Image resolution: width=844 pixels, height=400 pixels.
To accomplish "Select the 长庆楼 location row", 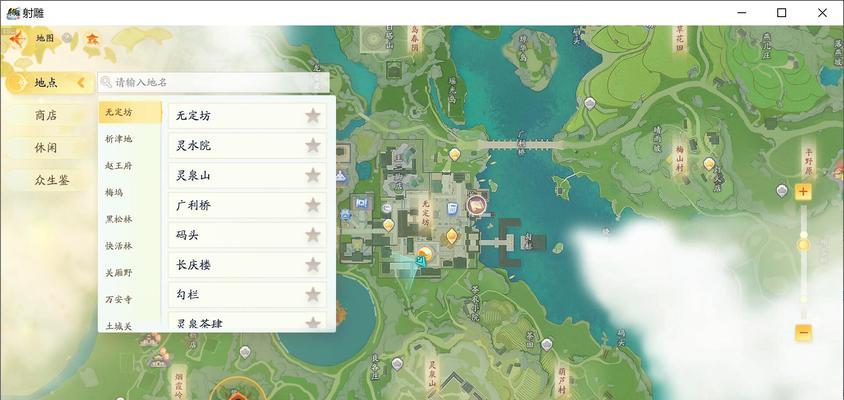I will 235,265.
